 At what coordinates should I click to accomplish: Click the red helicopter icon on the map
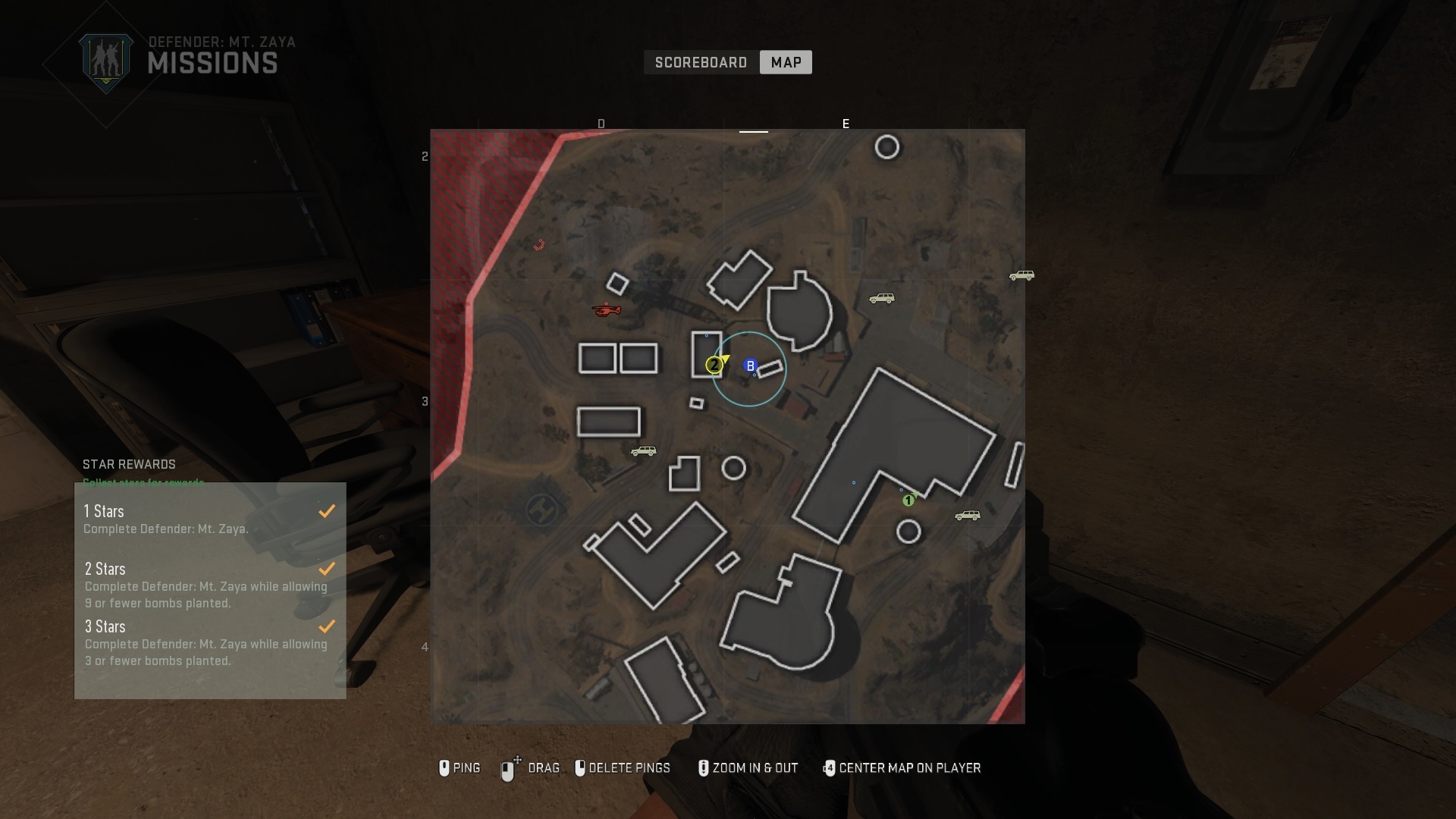pos(607,311)
